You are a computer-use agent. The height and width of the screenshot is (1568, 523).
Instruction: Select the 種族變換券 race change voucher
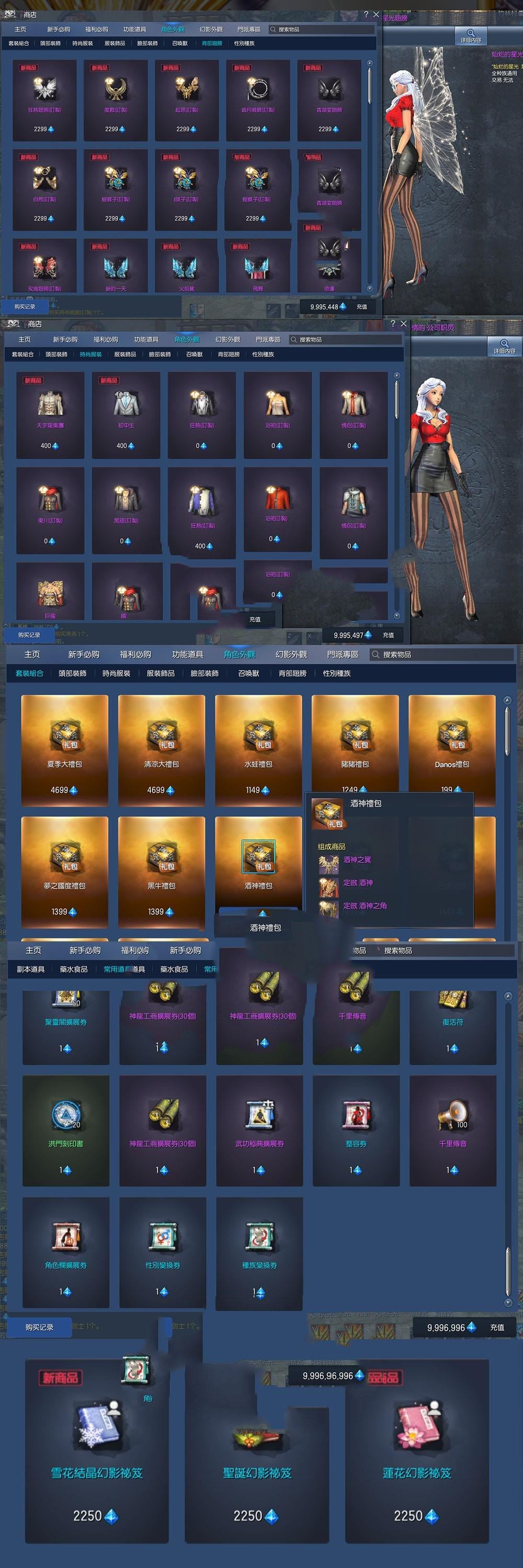coord(259,1251)
